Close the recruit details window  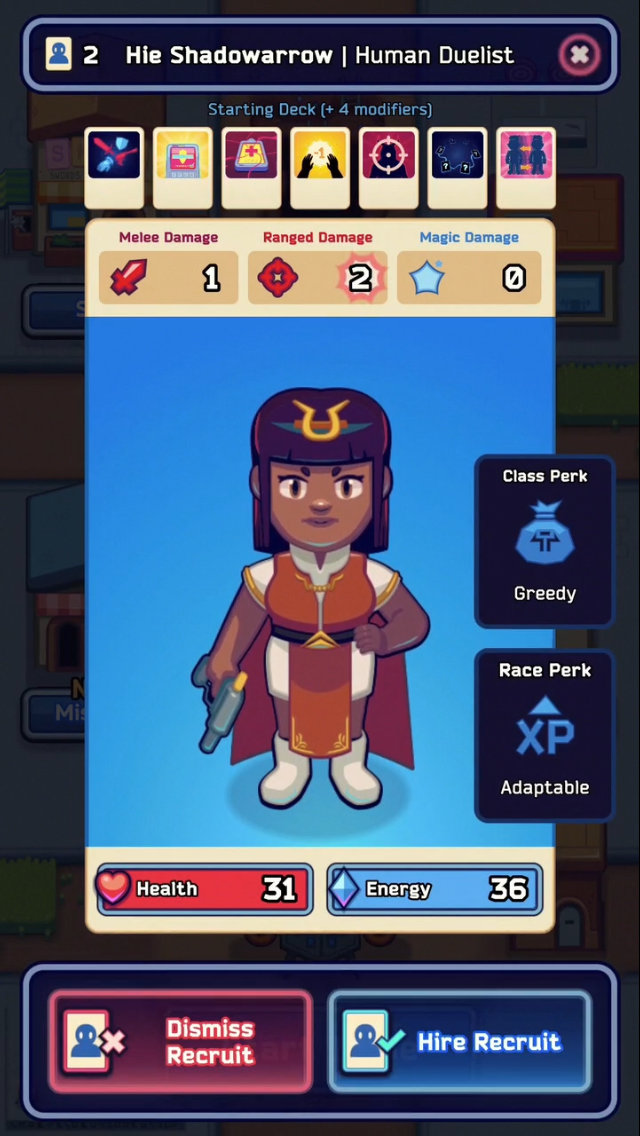pos(579,55)
